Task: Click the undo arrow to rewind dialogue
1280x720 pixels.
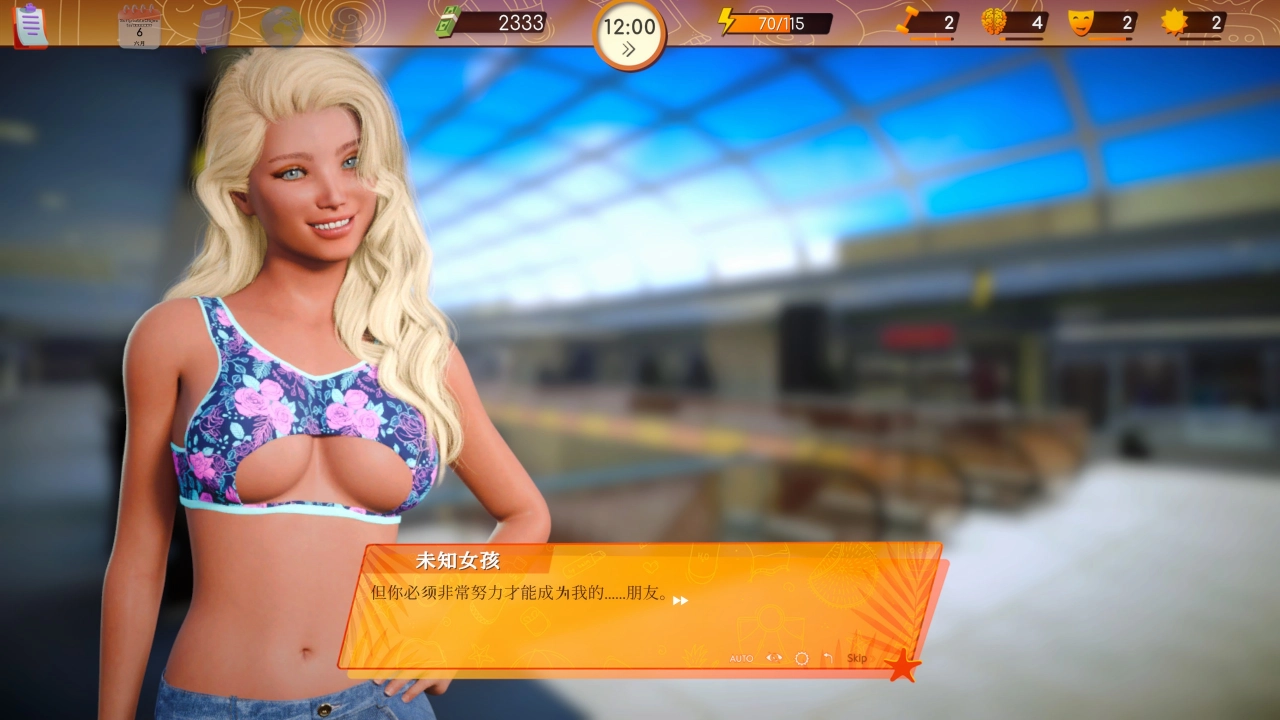Action: pos(828,658)
